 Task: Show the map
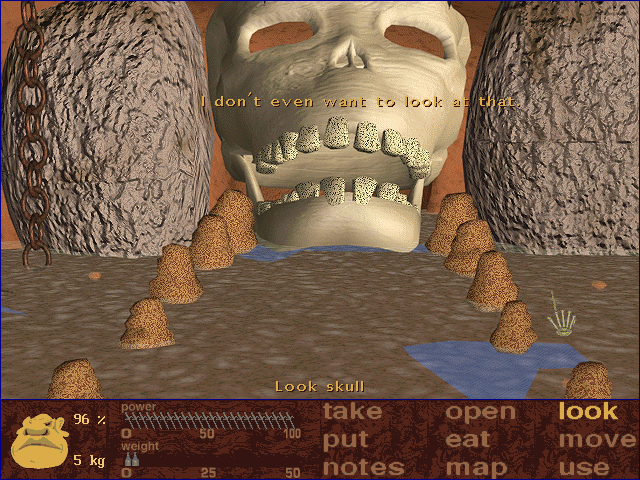pyautogui.click(x=476, y=467)
